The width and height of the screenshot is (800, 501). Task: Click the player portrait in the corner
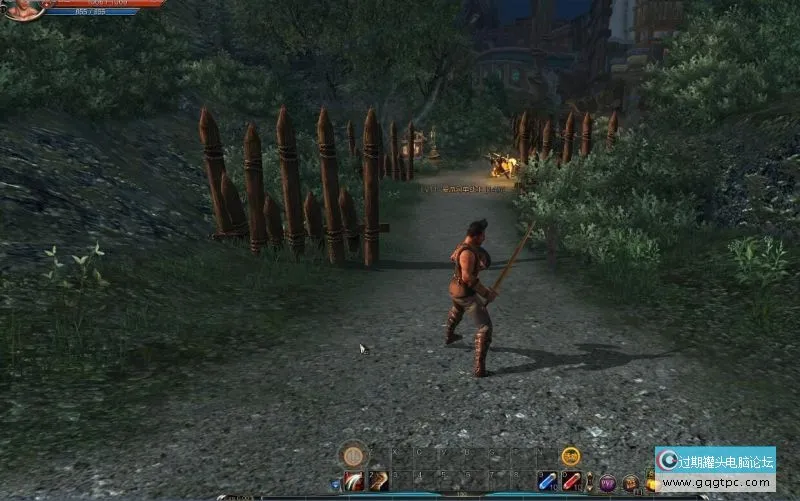20,8
